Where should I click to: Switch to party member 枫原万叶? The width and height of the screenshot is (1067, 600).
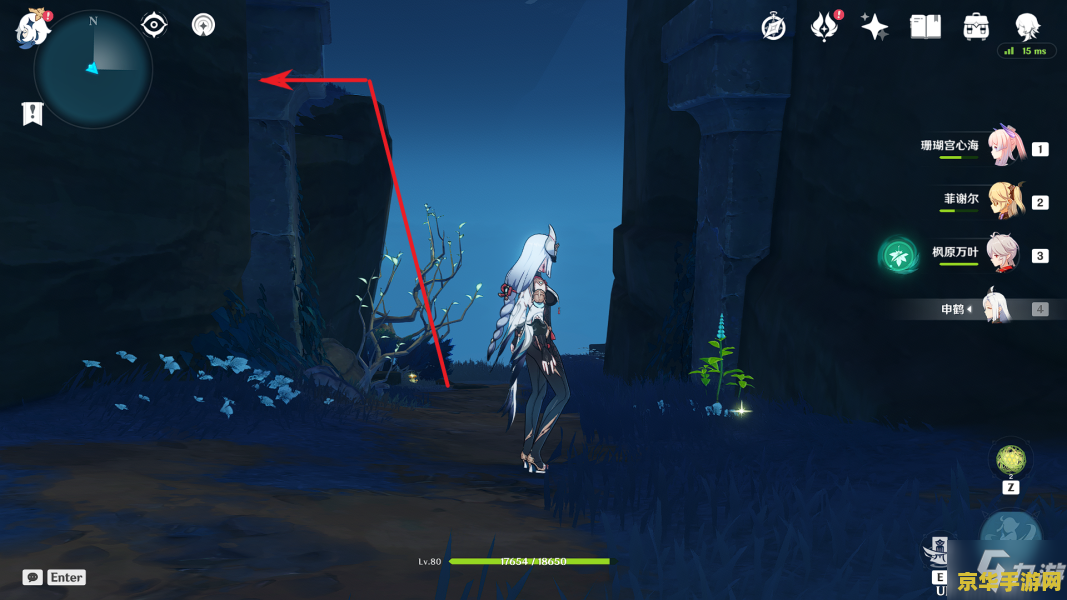tap(1005, 254)
